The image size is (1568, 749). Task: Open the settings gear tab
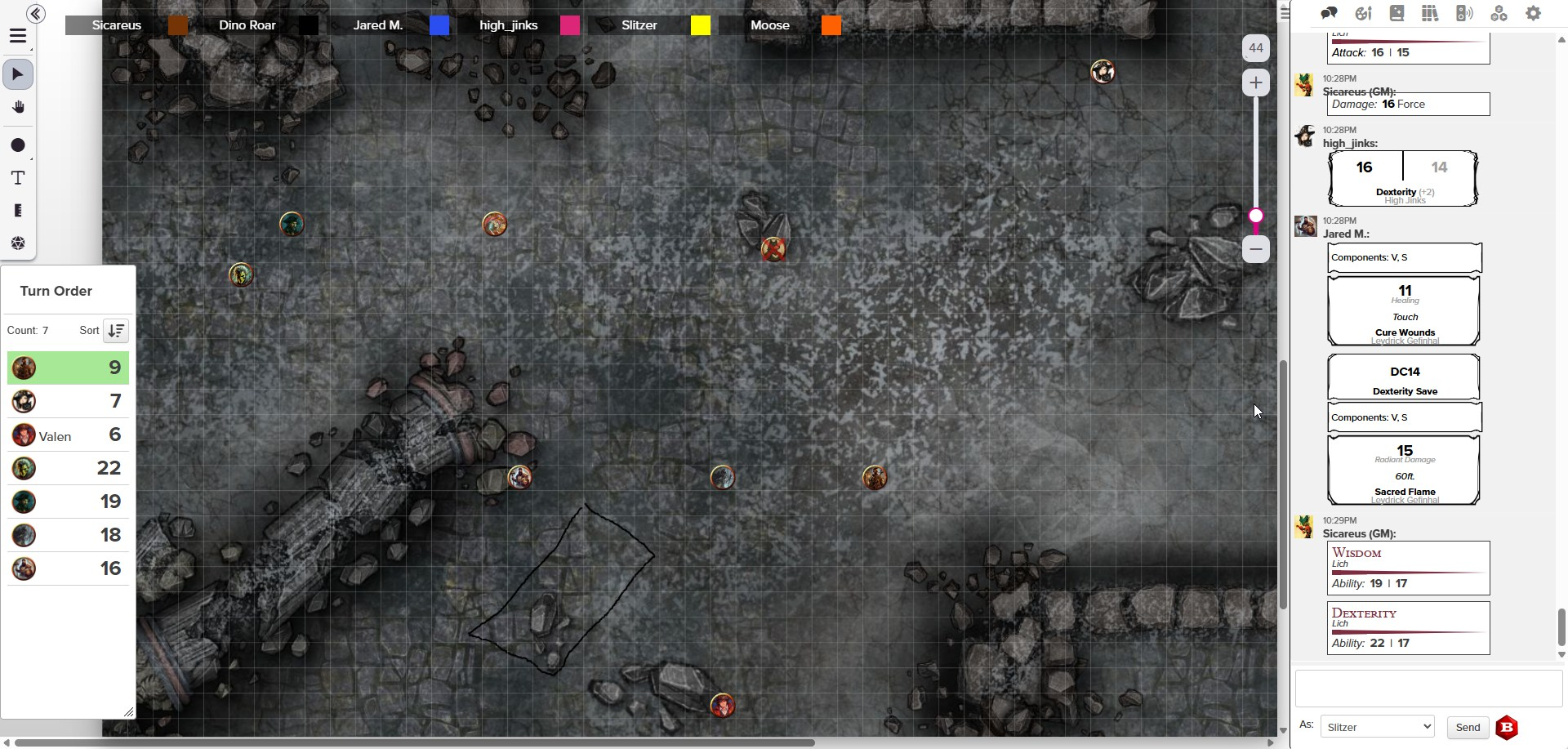click(x=1533, y=13)
